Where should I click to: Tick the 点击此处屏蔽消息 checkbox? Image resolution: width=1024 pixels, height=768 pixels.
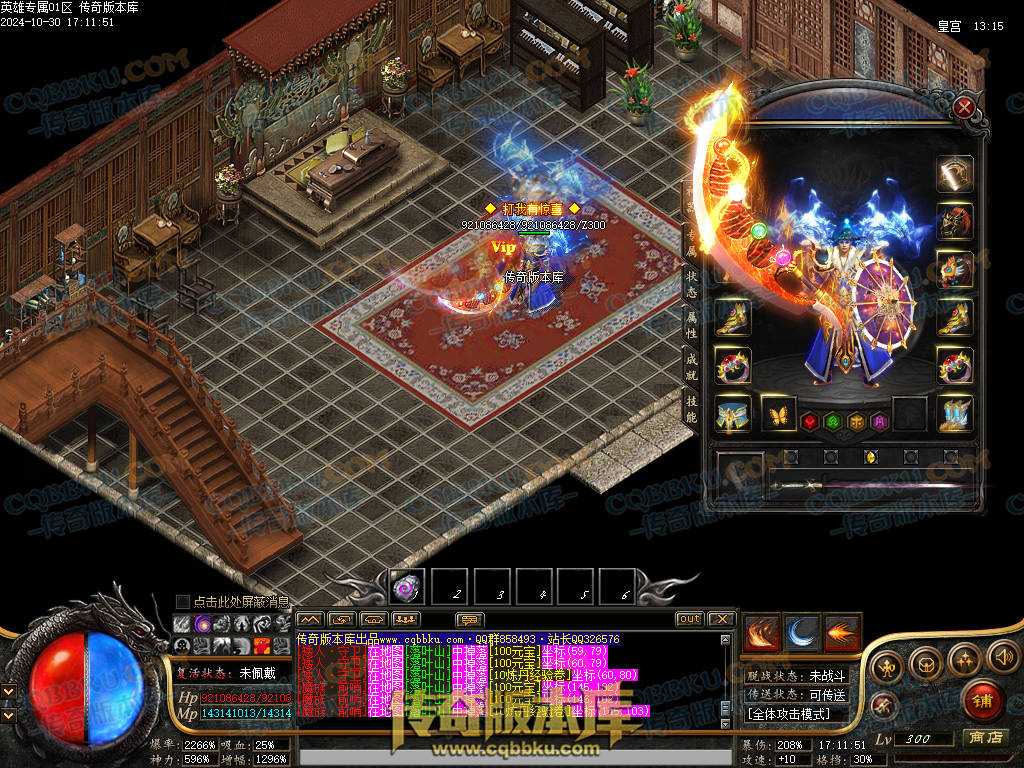183,601
